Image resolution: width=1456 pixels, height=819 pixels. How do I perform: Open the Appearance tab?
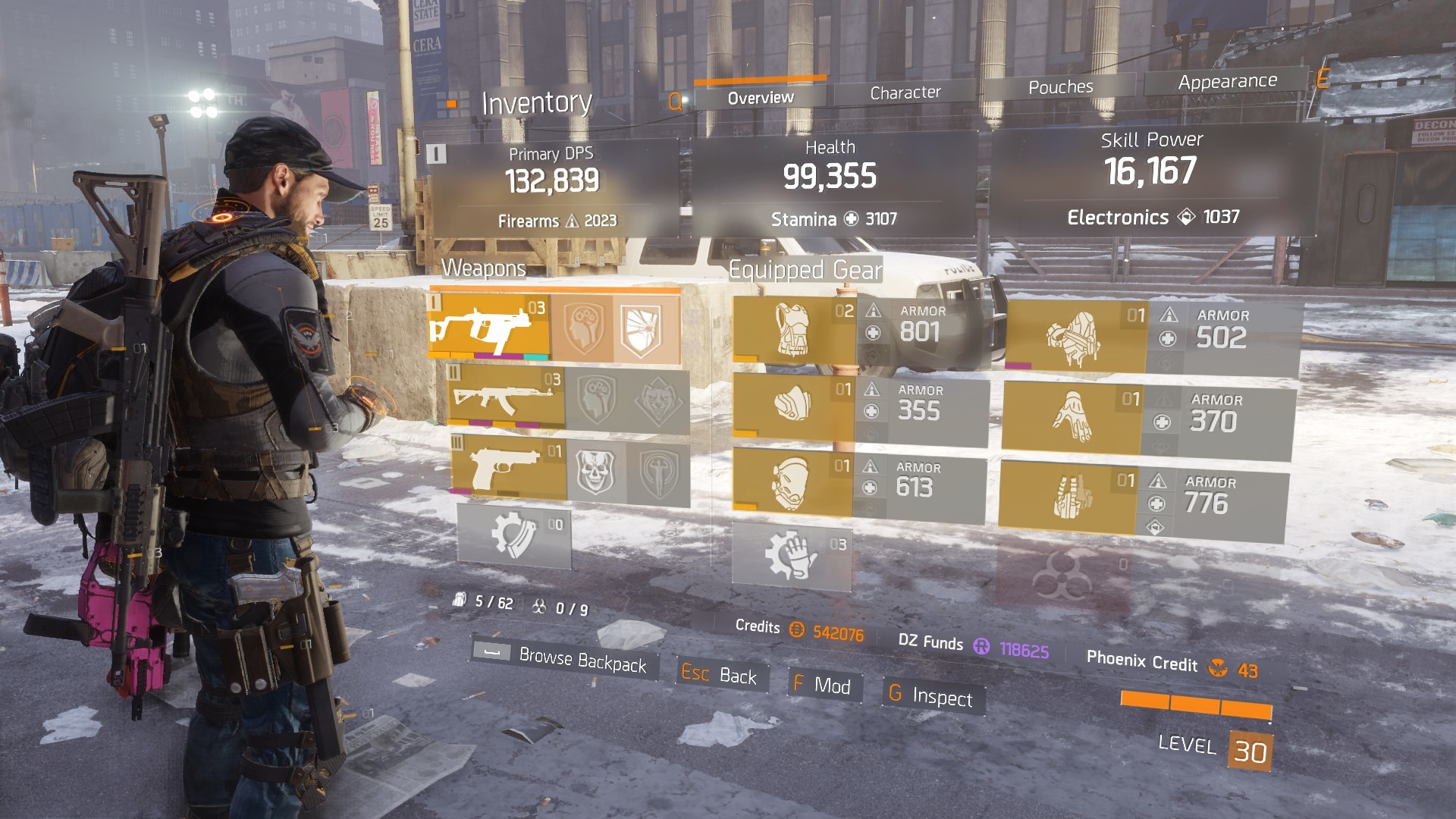coord(1227,81)
